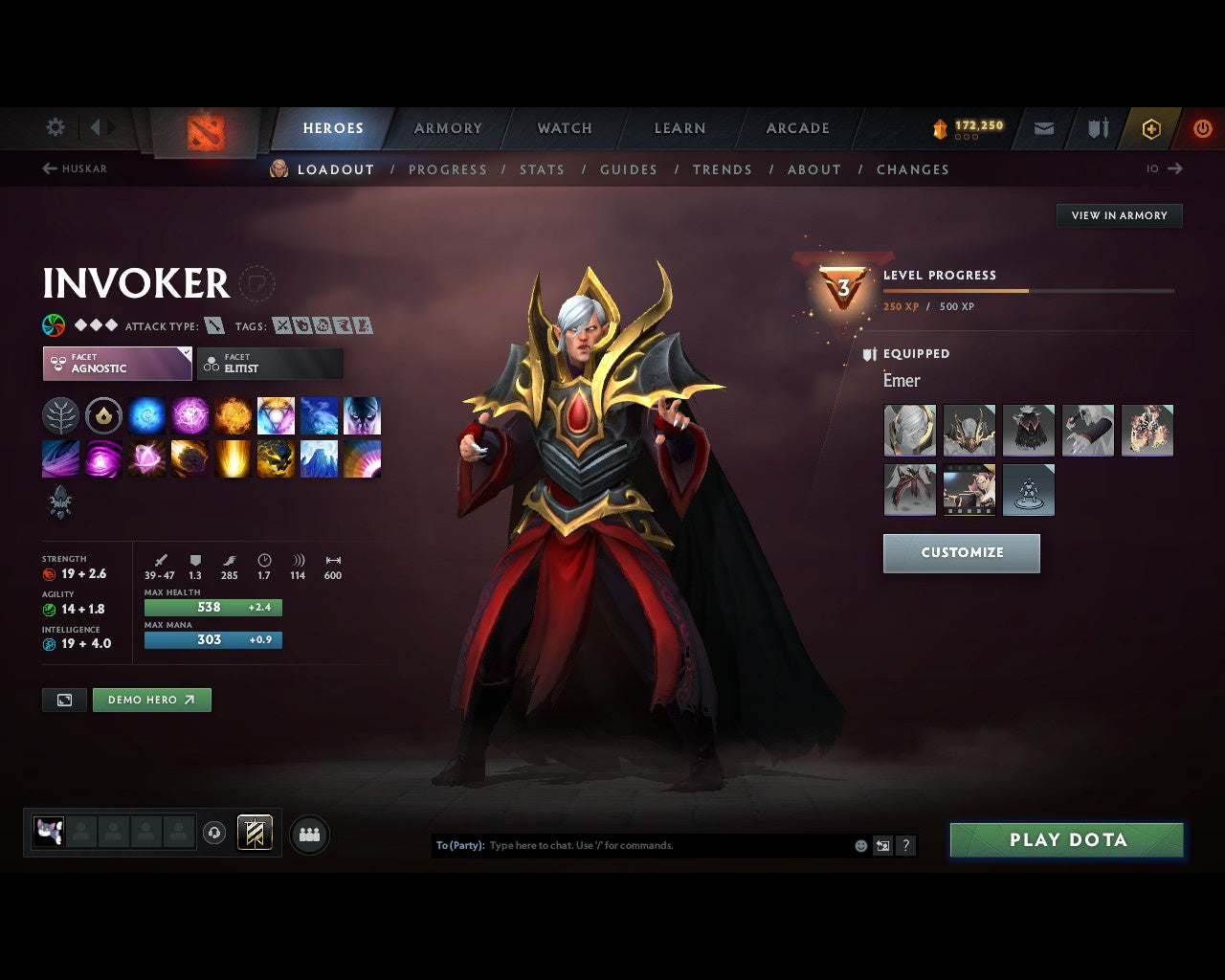Image resolution: width=1225 pixels, height=980 pixels.
Task: Select Invoker's Quas ability icon
Action: 146,415
